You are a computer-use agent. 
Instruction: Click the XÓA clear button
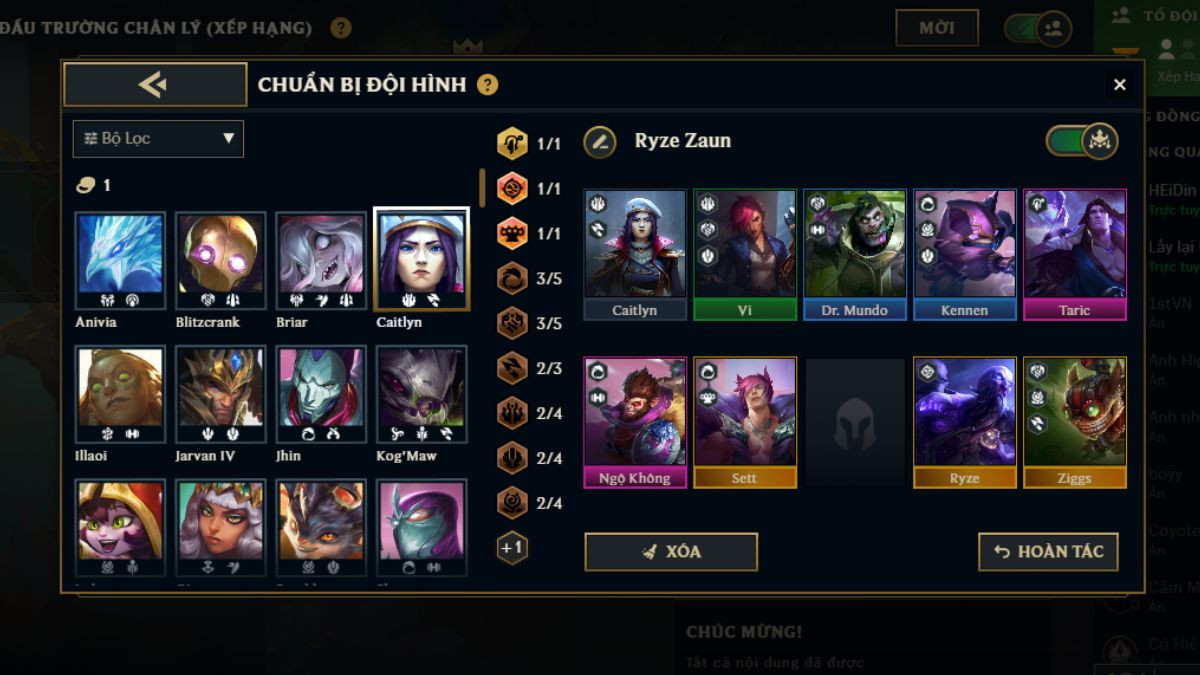click(x=671, y=552)
